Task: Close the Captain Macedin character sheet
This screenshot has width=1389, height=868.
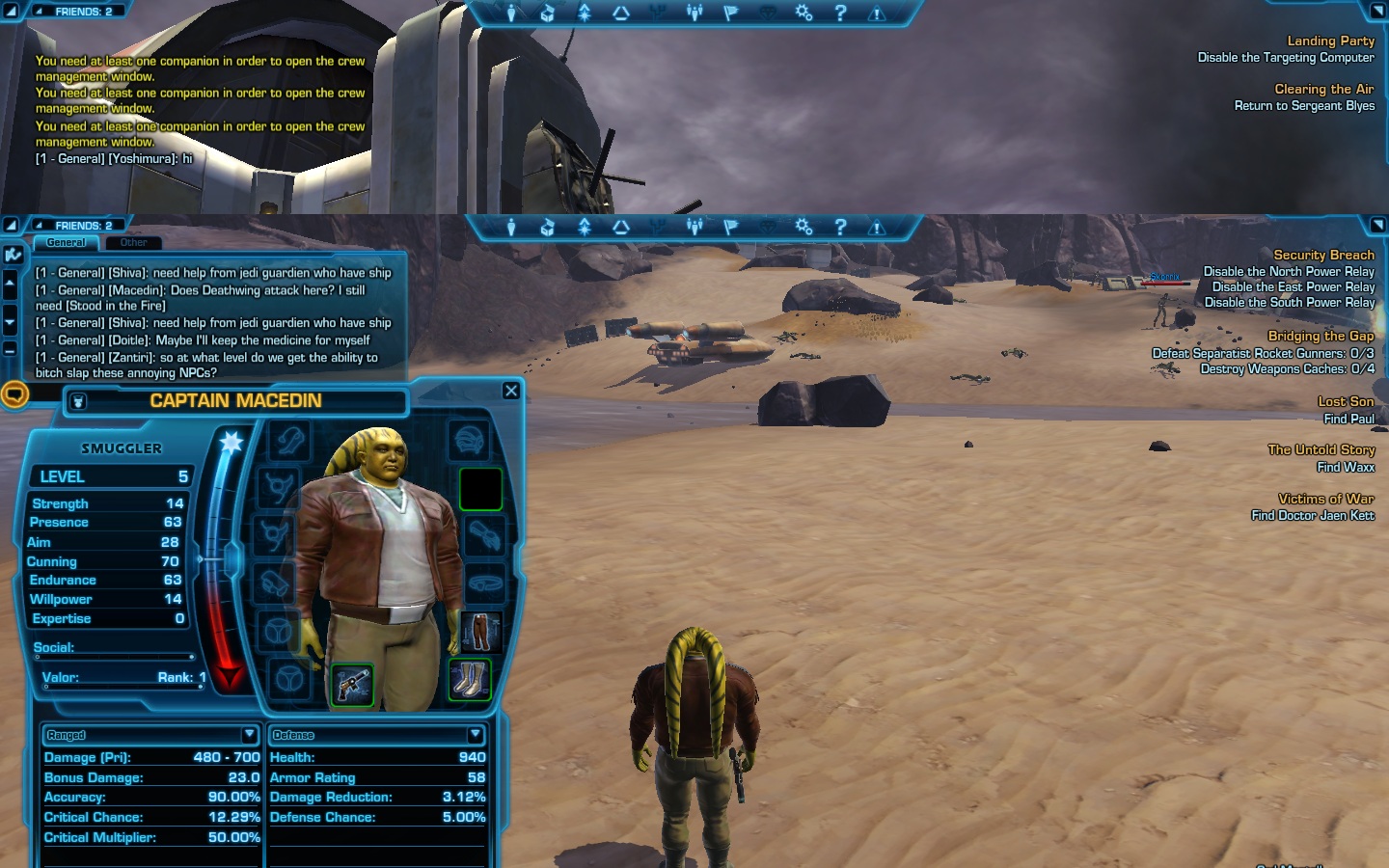Action: pos(511,391)
